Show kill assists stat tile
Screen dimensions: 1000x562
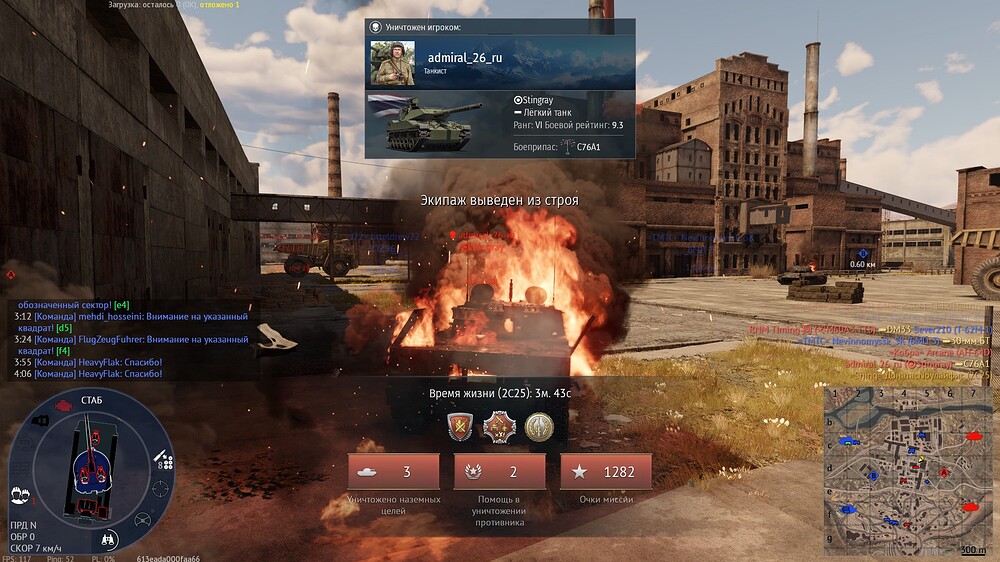tap(499, 472)
